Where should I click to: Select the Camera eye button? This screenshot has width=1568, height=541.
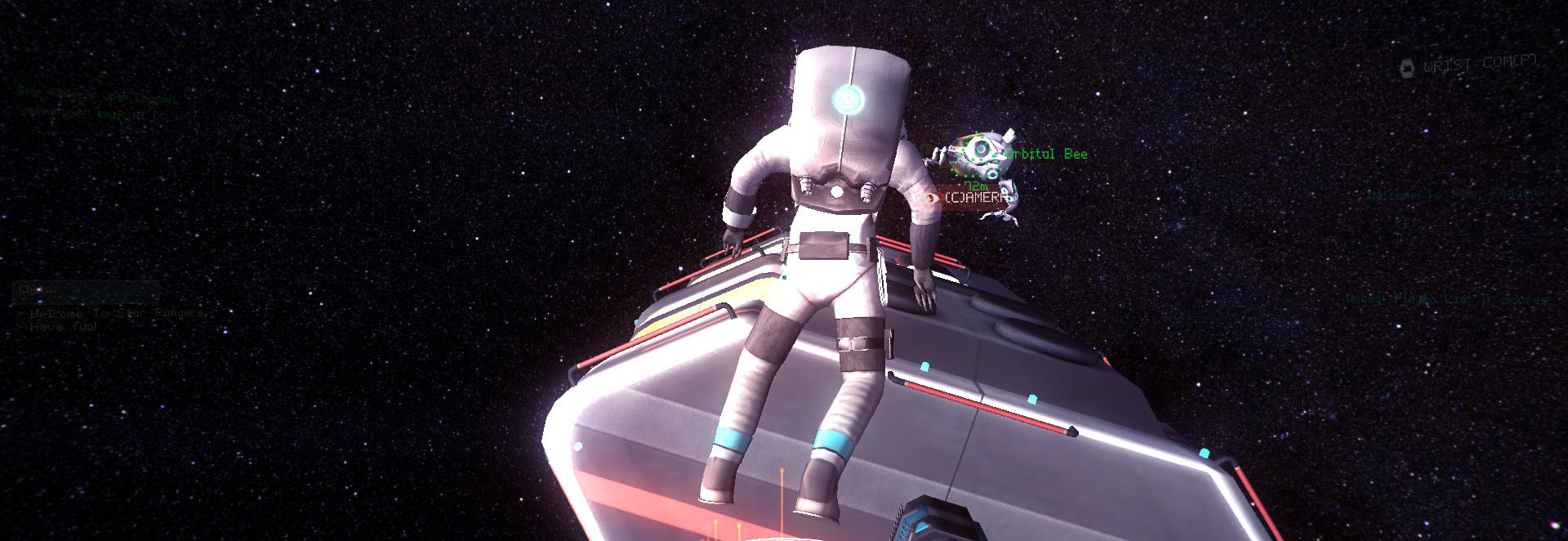point(929,198)
